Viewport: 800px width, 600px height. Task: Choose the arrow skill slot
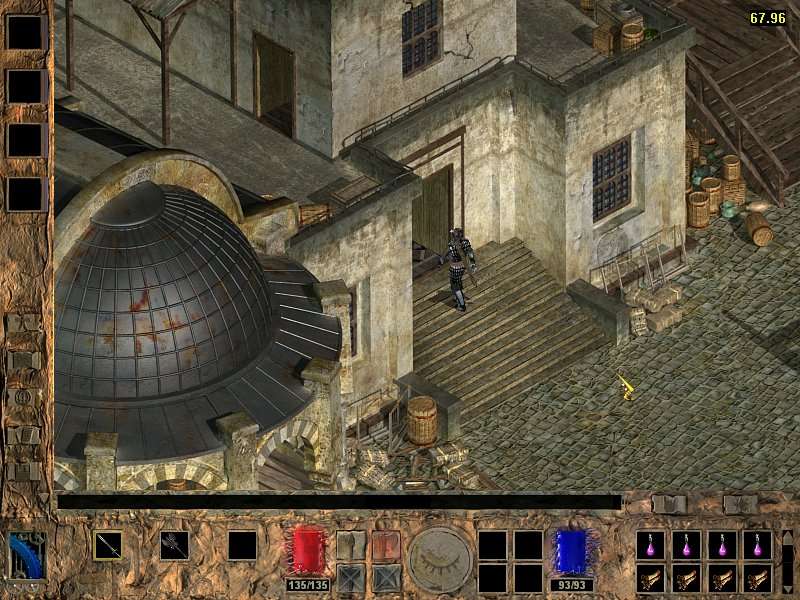pos(108,545)
